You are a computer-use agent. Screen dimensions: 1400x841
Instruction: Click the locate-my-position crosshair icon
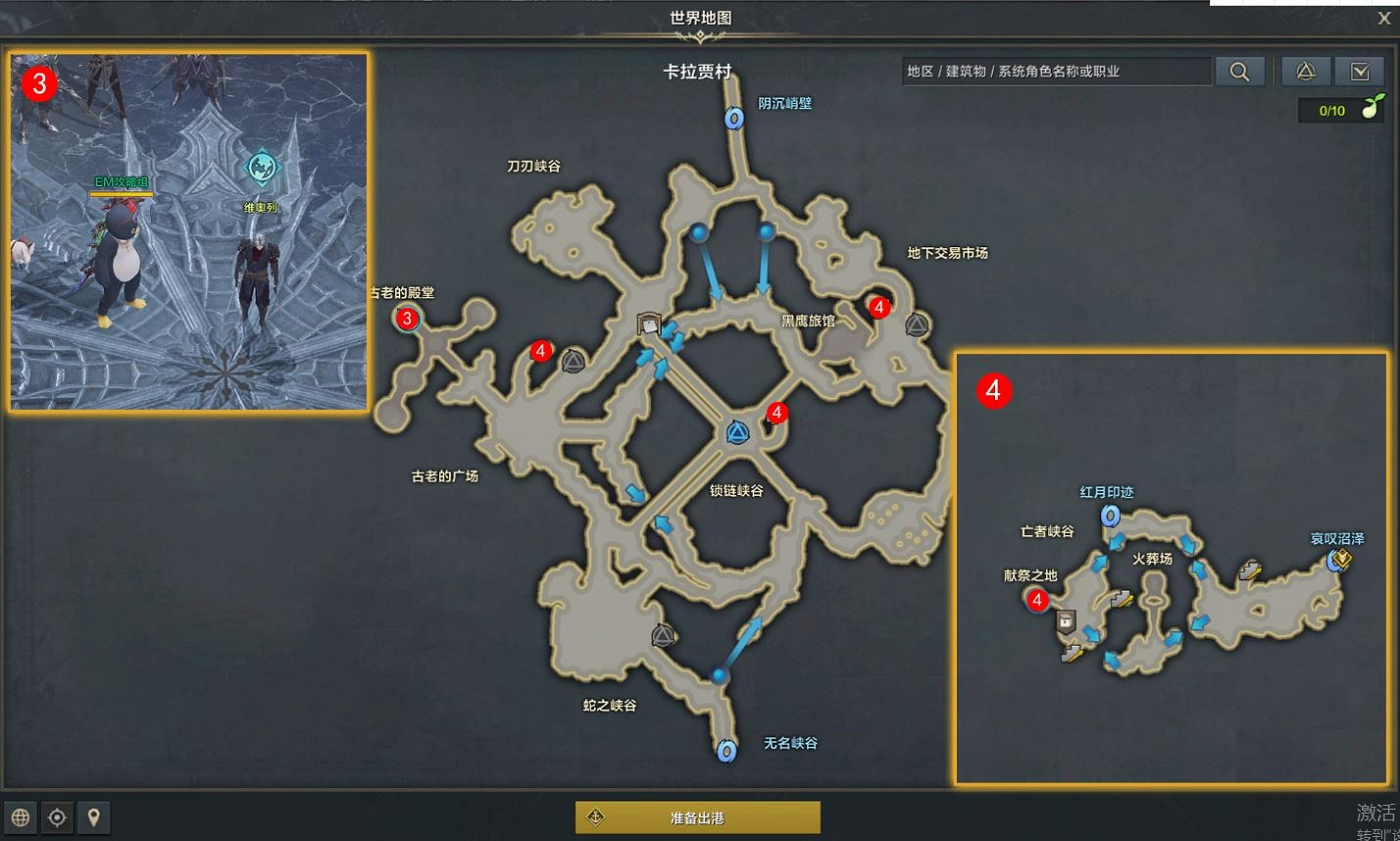coord(57,816)
